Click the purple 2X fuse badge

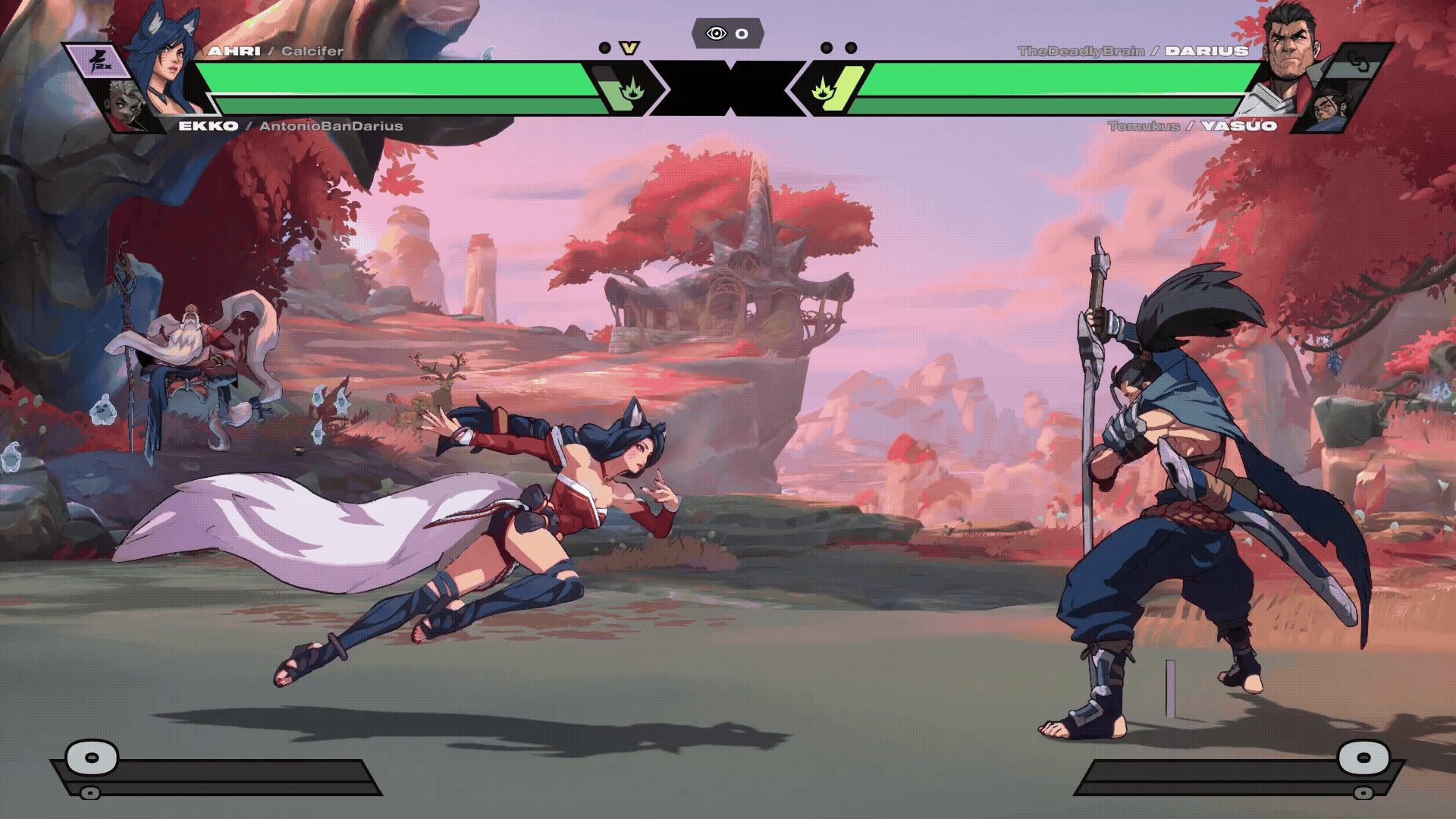coord(97,64)
